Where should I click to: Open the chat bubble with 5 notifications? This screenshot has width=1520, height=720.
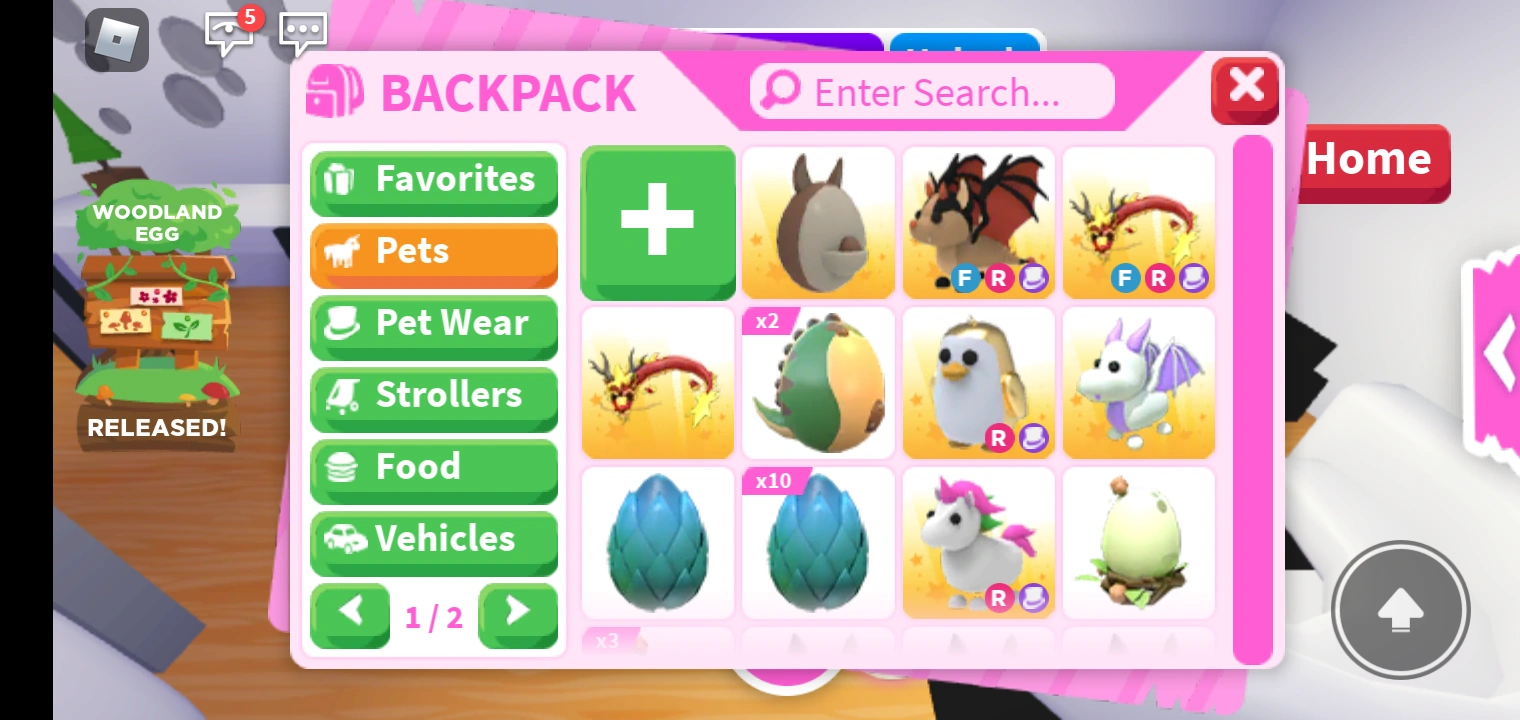coord(229,32)
